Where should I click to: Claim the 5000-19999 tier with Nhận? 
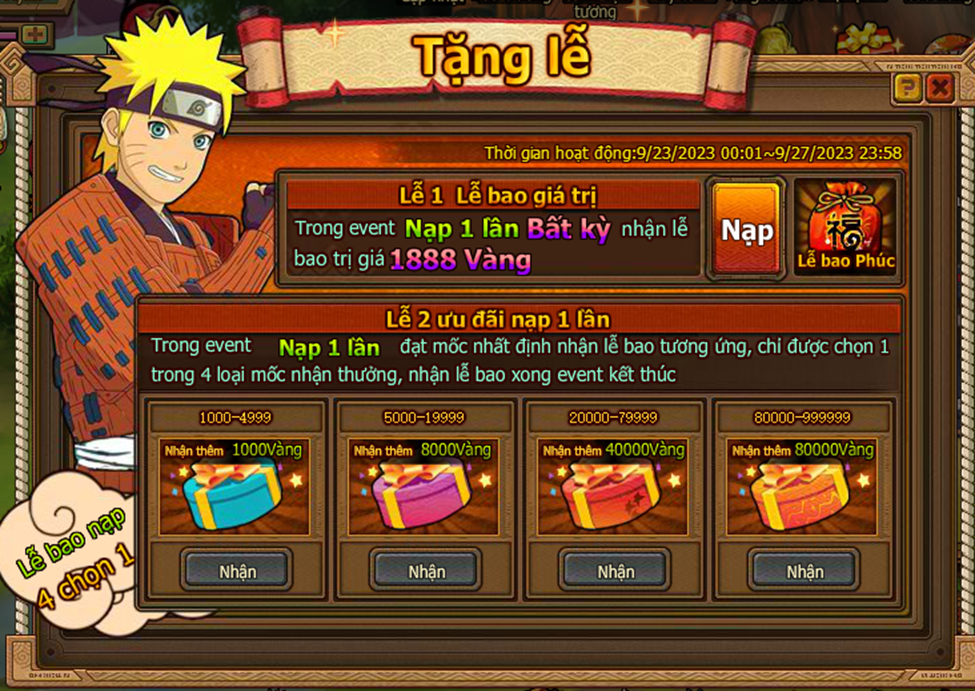(x=426, y=571)
